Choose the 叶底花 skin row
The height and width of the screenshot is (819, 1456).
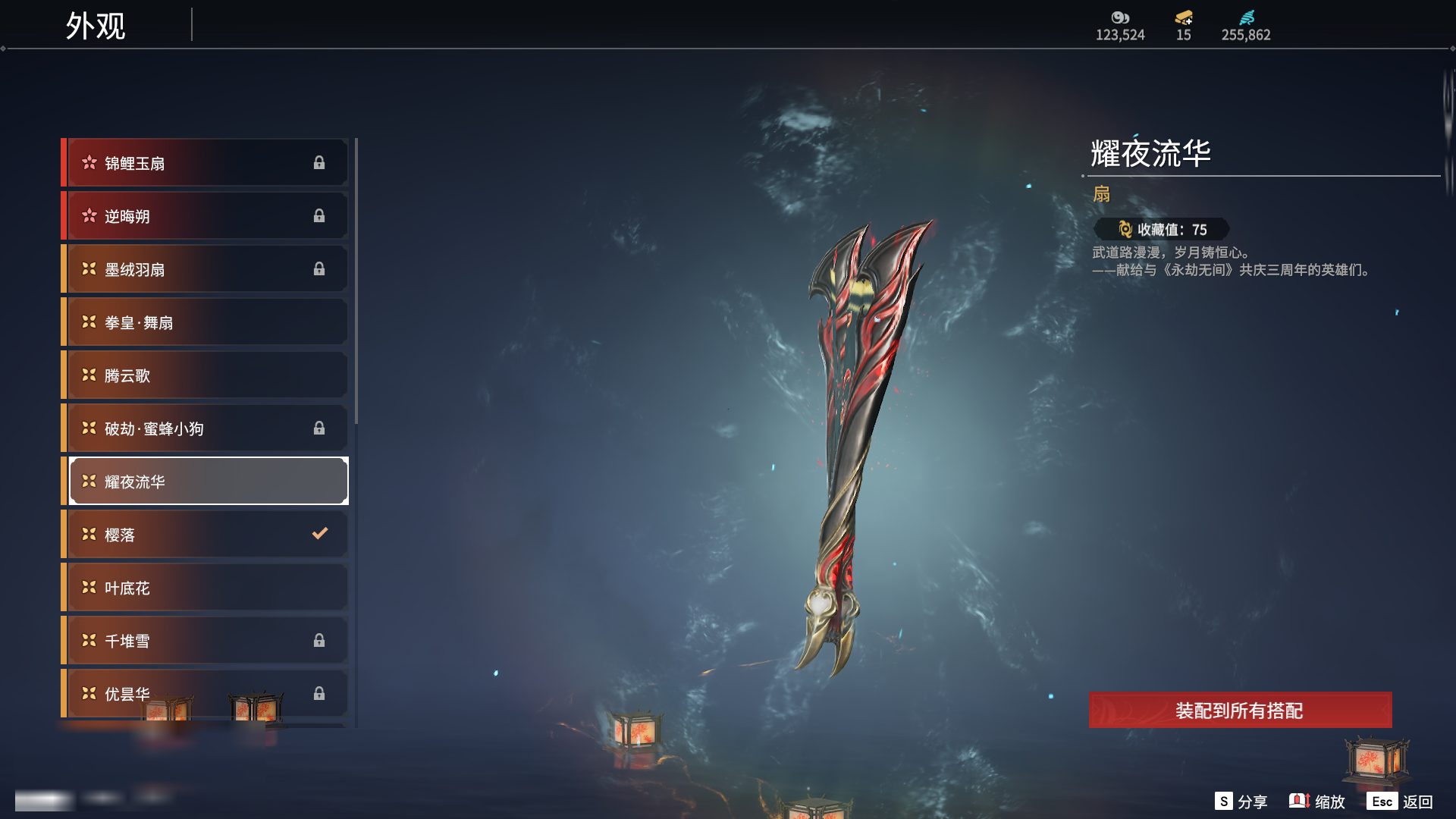click(x=206, y=588)
